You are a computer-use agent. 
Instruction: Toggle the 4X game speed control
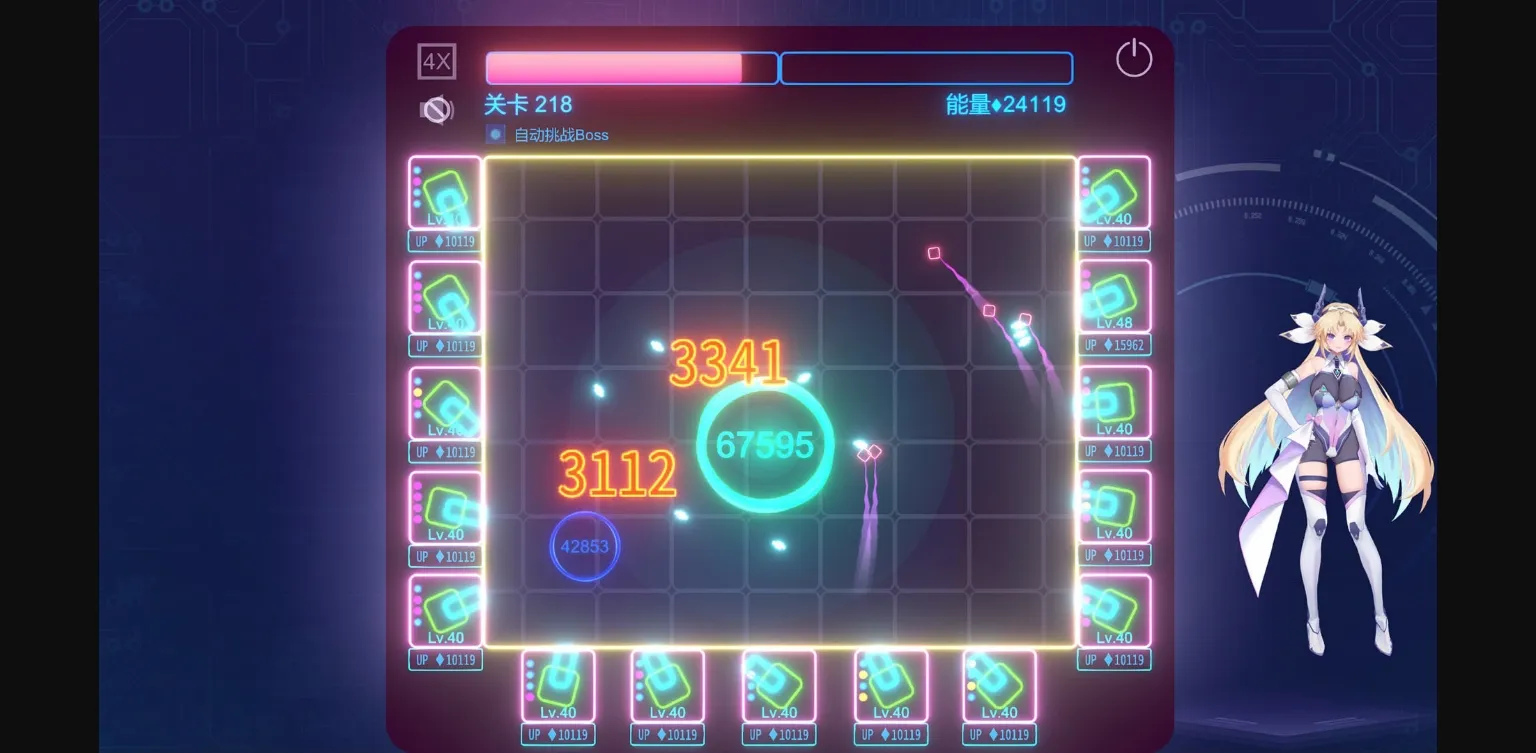tap(436, 61)
